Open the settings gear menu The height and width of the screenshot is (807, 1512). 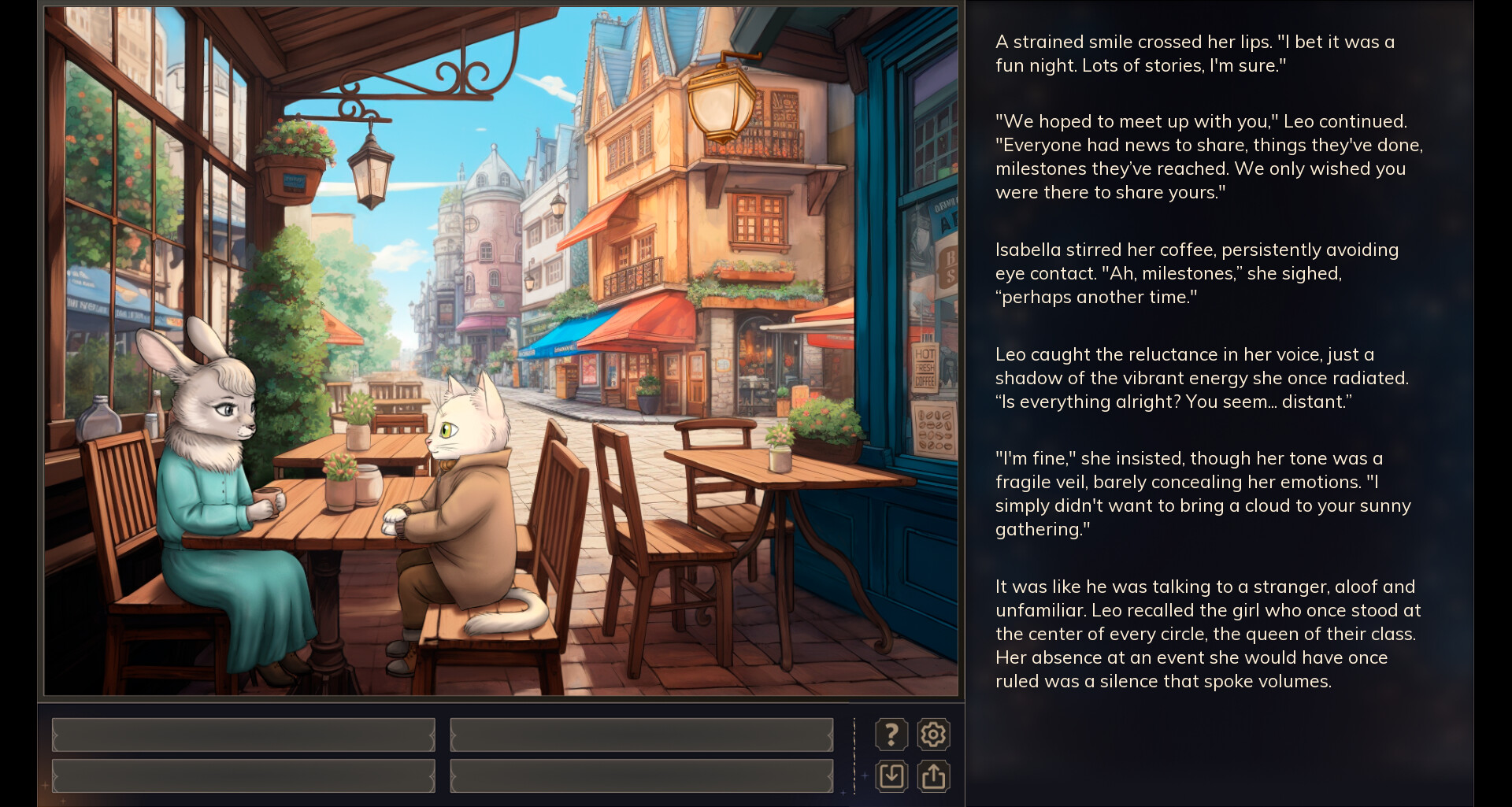pyautogui.click(x=933, y=734)
